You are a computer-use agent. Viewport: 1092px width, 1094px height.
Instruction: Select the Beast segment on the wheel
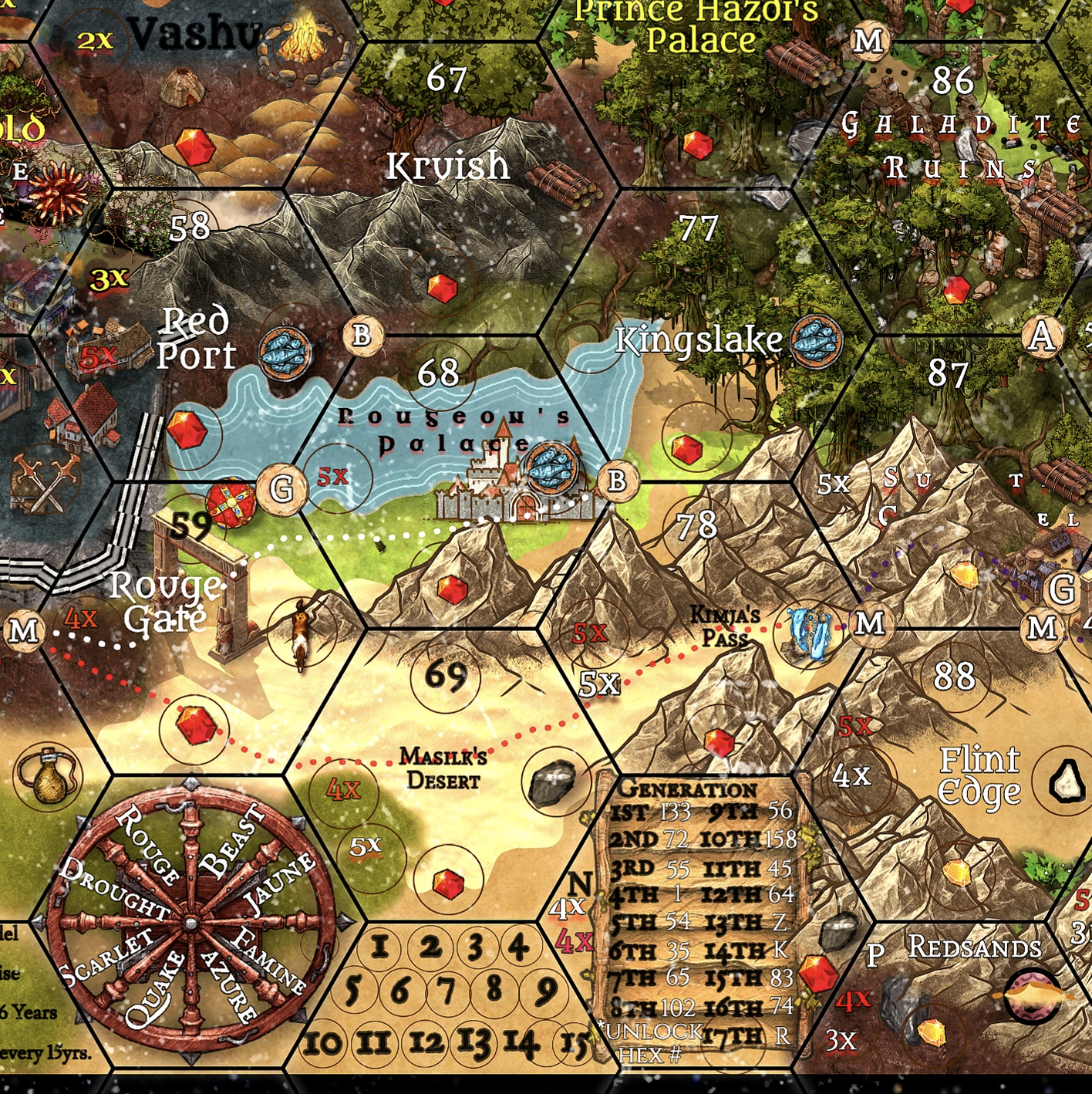tap(231, 841)
